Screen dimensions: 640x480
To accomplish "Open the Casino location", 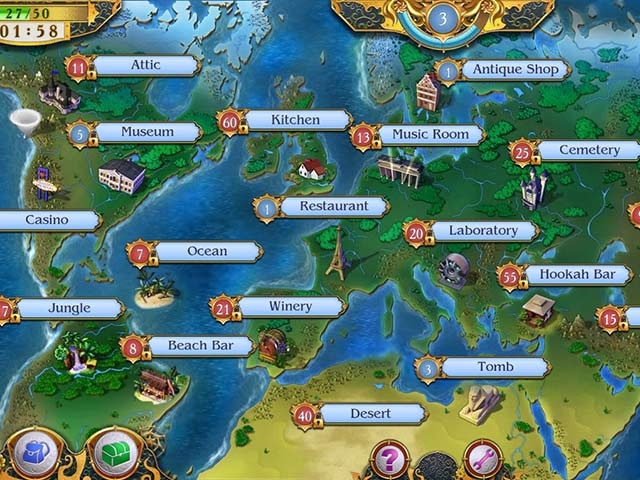I will [47, 220].
